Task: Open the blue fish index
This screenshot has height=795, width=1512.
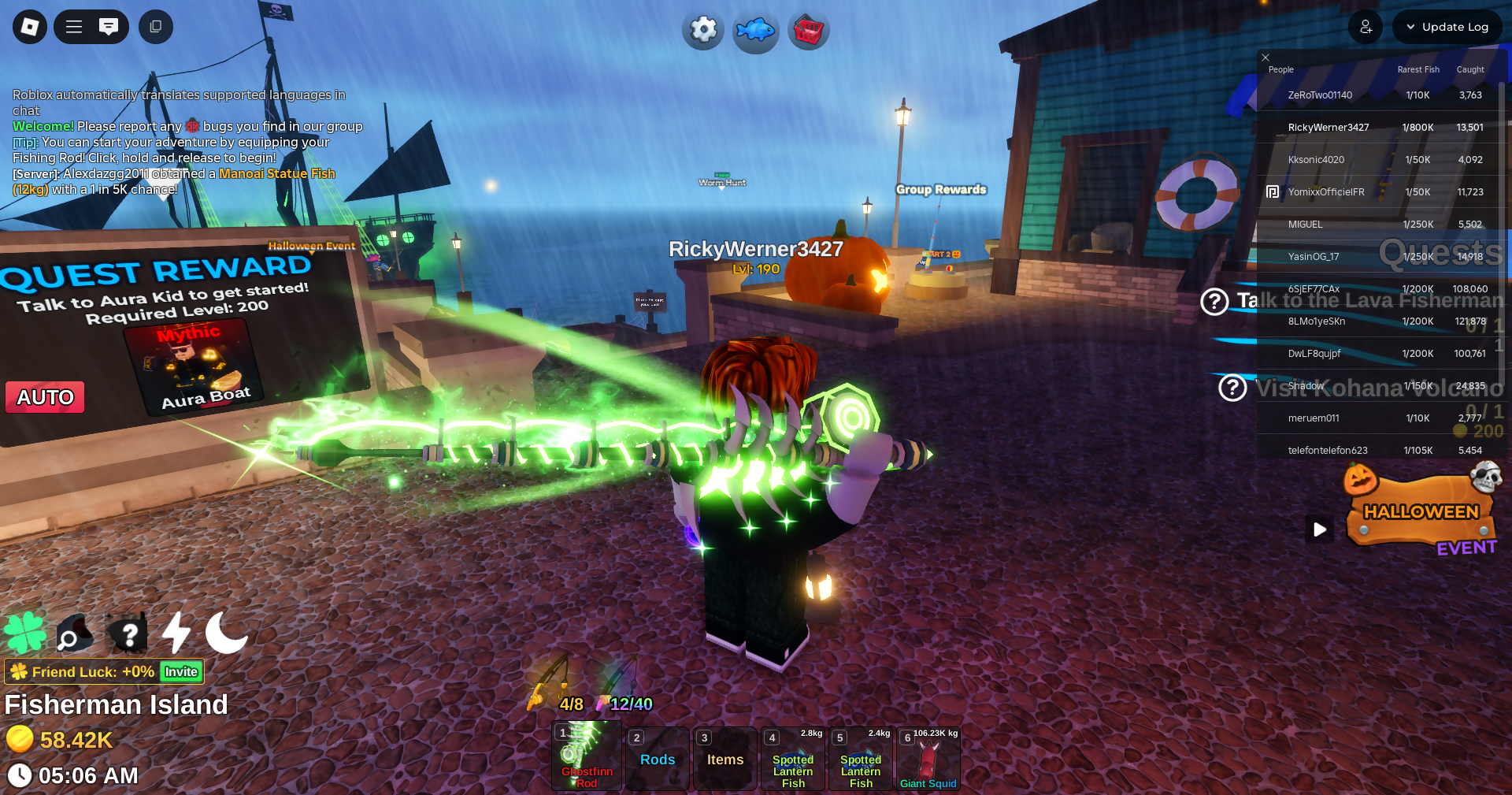Action: coord(755,31)
